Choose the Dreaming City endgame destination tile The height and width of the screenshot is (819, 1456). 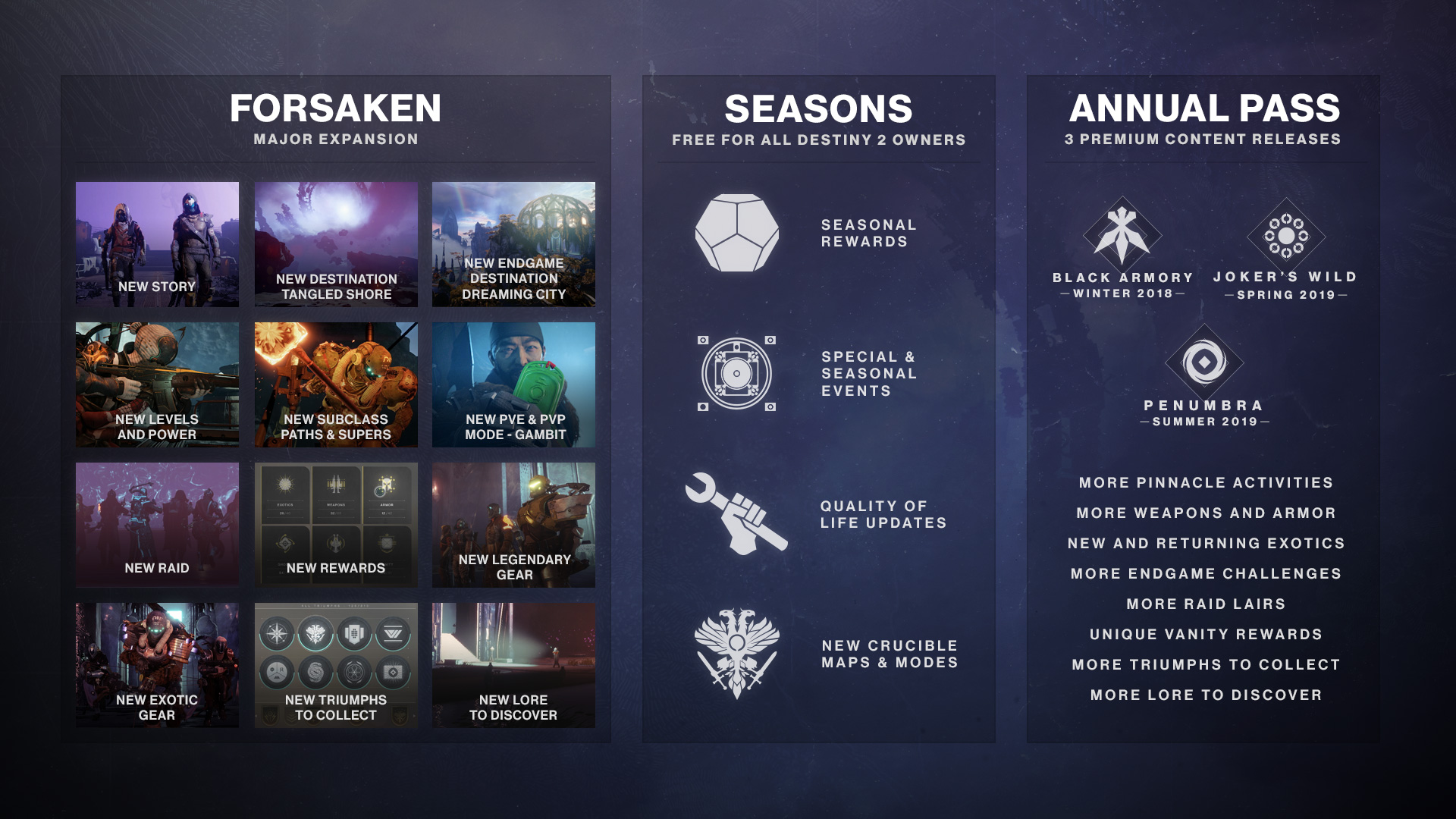pos(513,244)
